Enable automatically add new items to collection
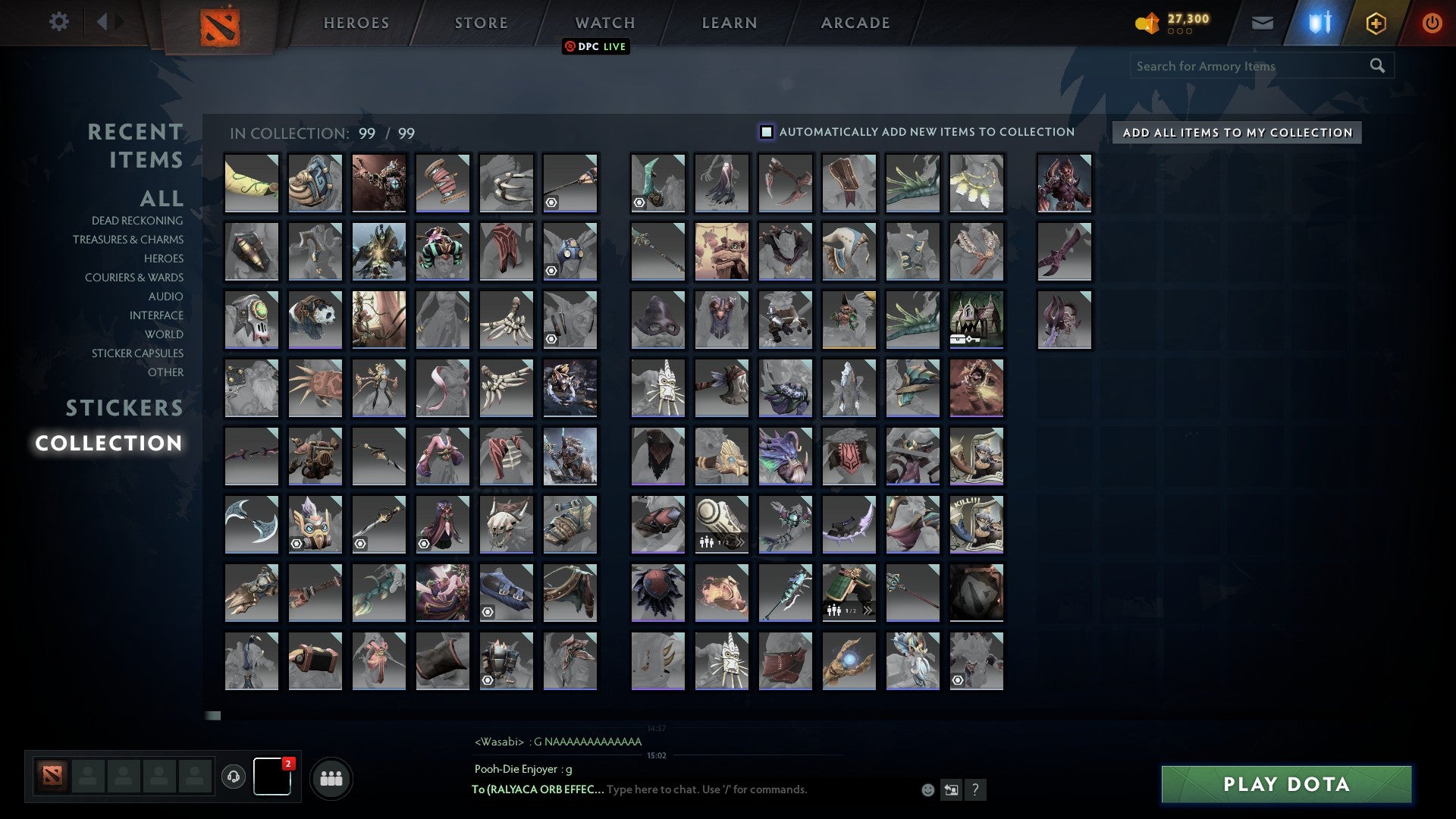Viewport: 1456px width, 819px height. point(767,131)
